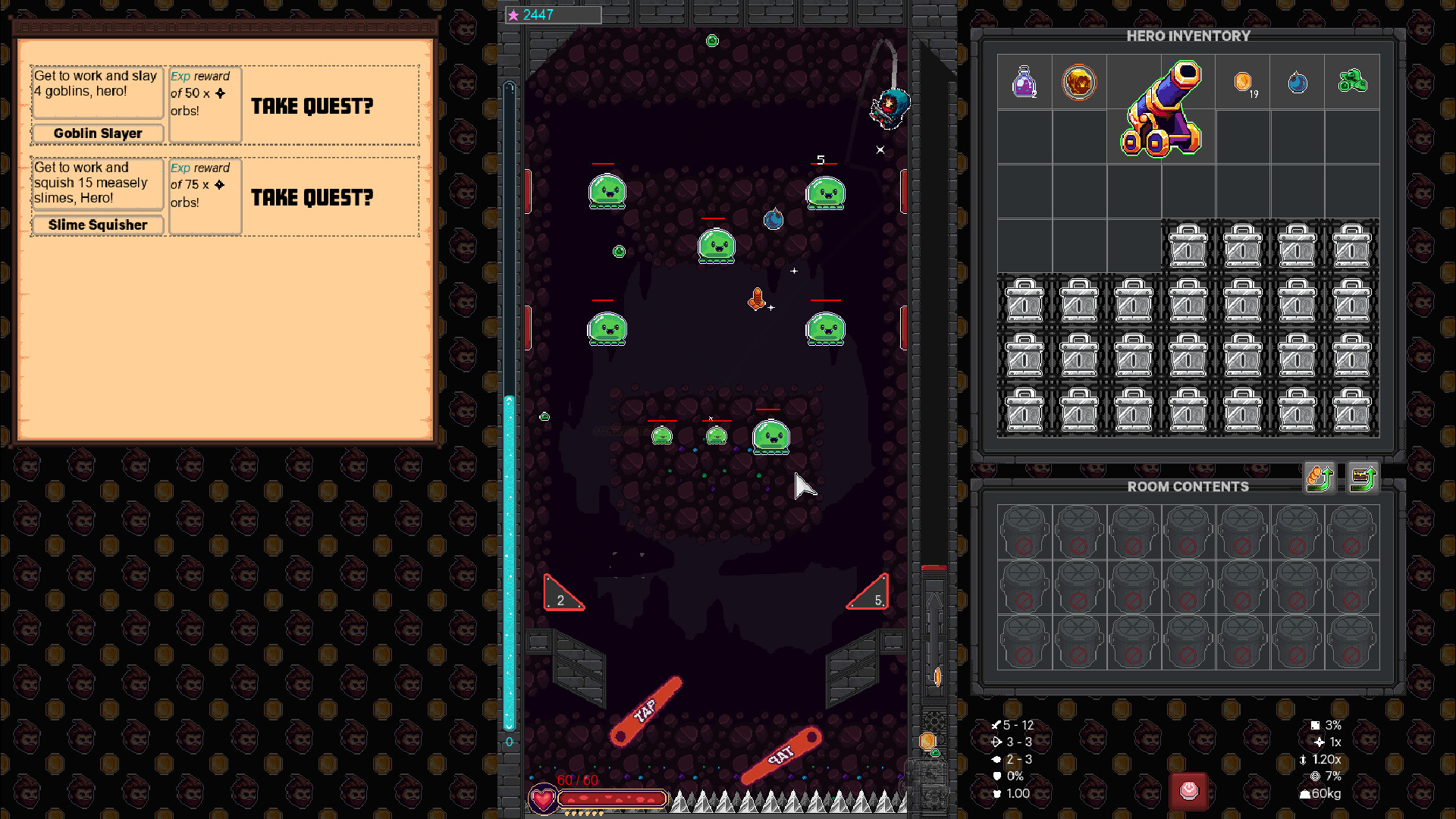Click the treasure chest transfer arrow icon
The width and height of the screenshot is (1456, 819).
pos(1364,479)
